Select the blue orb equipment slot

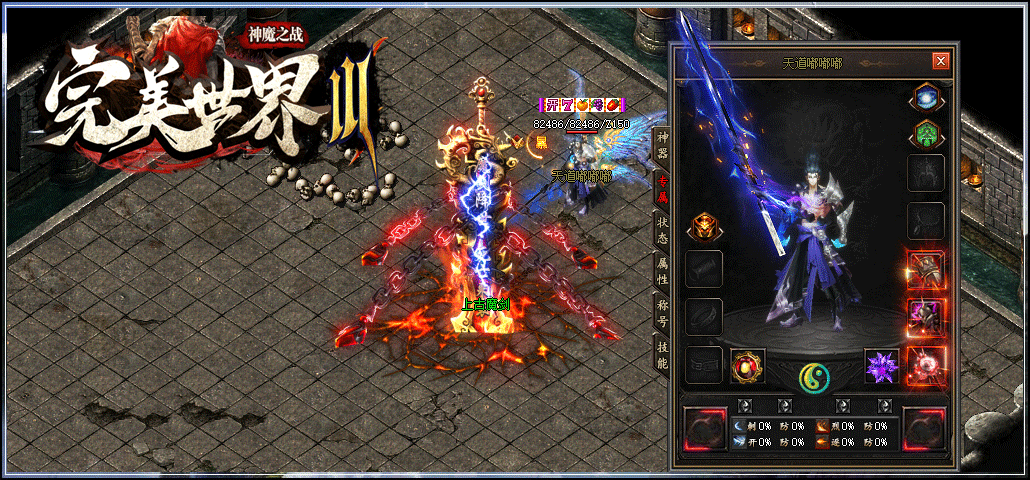coord(926,98)
